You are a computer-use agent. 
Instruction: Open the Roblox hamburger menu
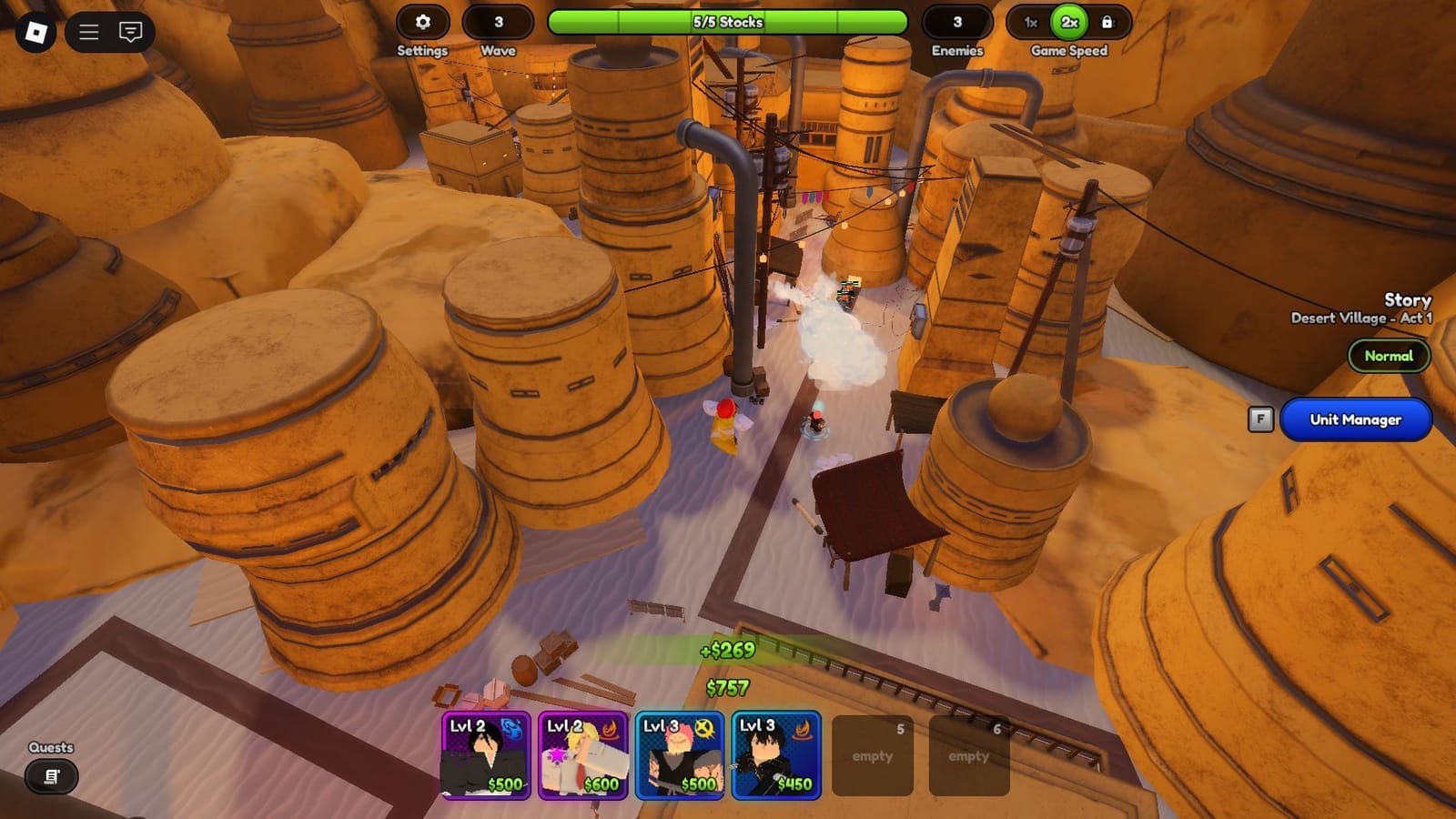pyautogui.click(x=89, y=33)
